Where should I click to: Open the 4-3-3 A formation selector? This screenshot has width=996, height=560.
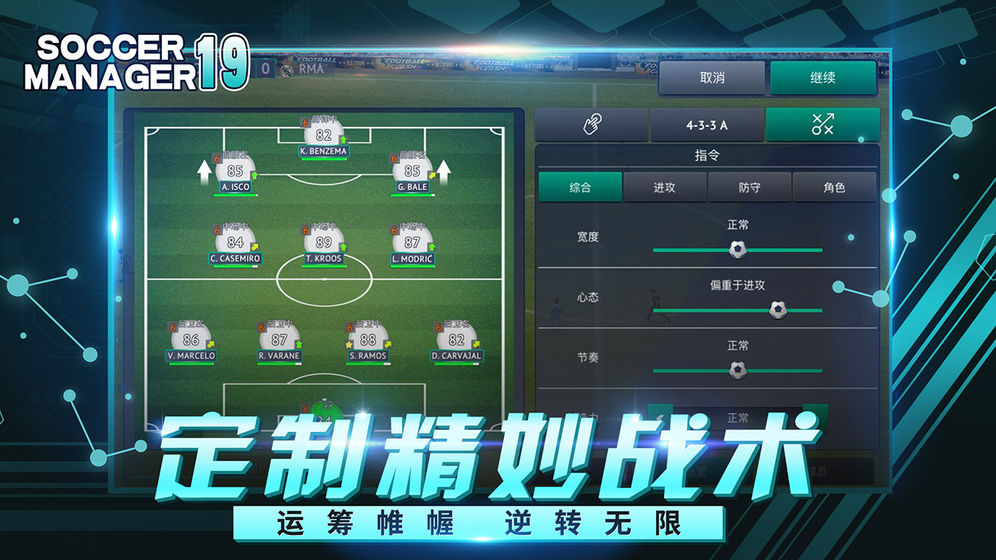(707, 125)
